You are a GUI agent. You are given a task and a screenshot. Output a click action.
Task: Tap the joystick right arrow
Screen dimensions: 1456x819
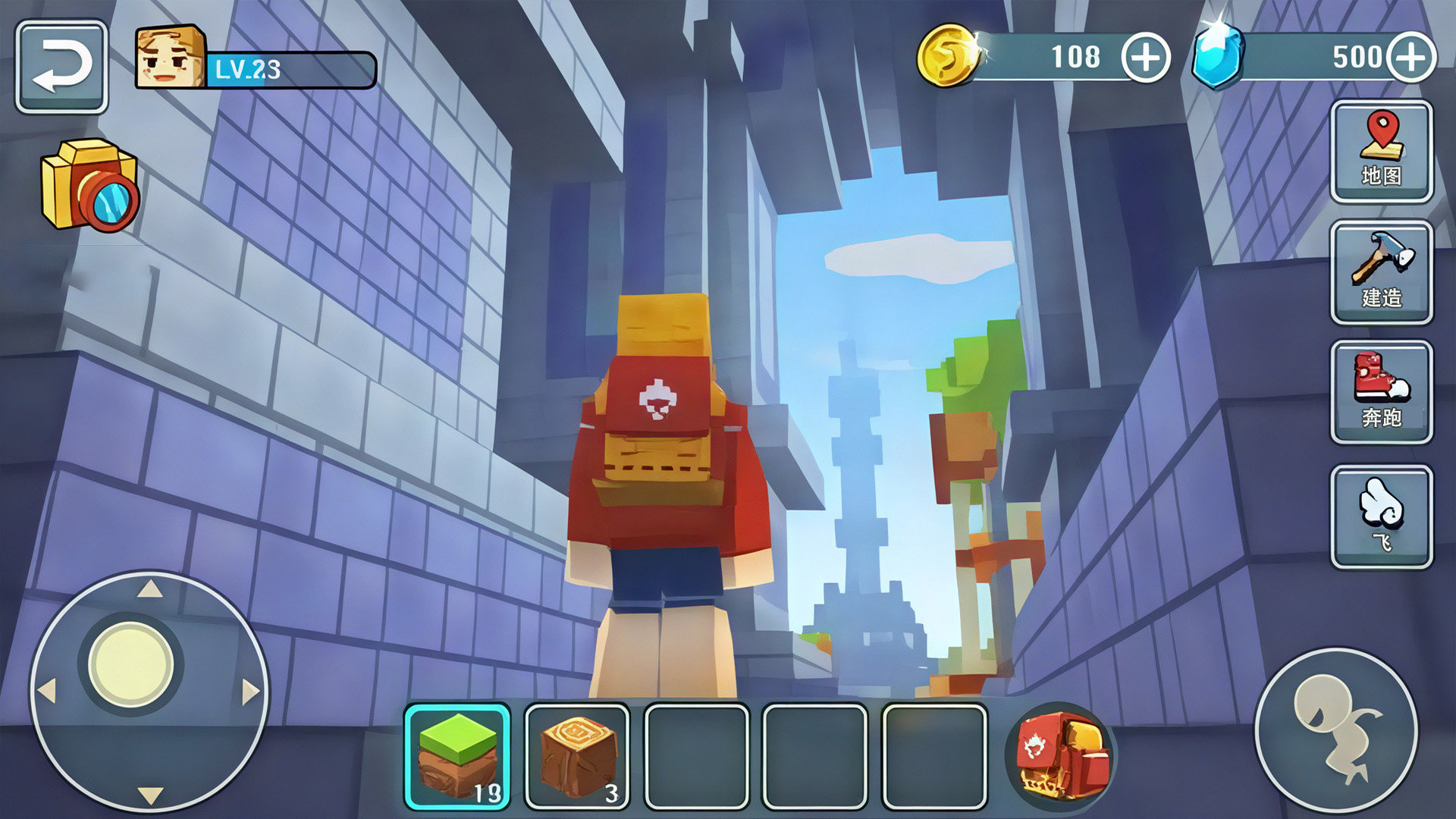(250, 692)
